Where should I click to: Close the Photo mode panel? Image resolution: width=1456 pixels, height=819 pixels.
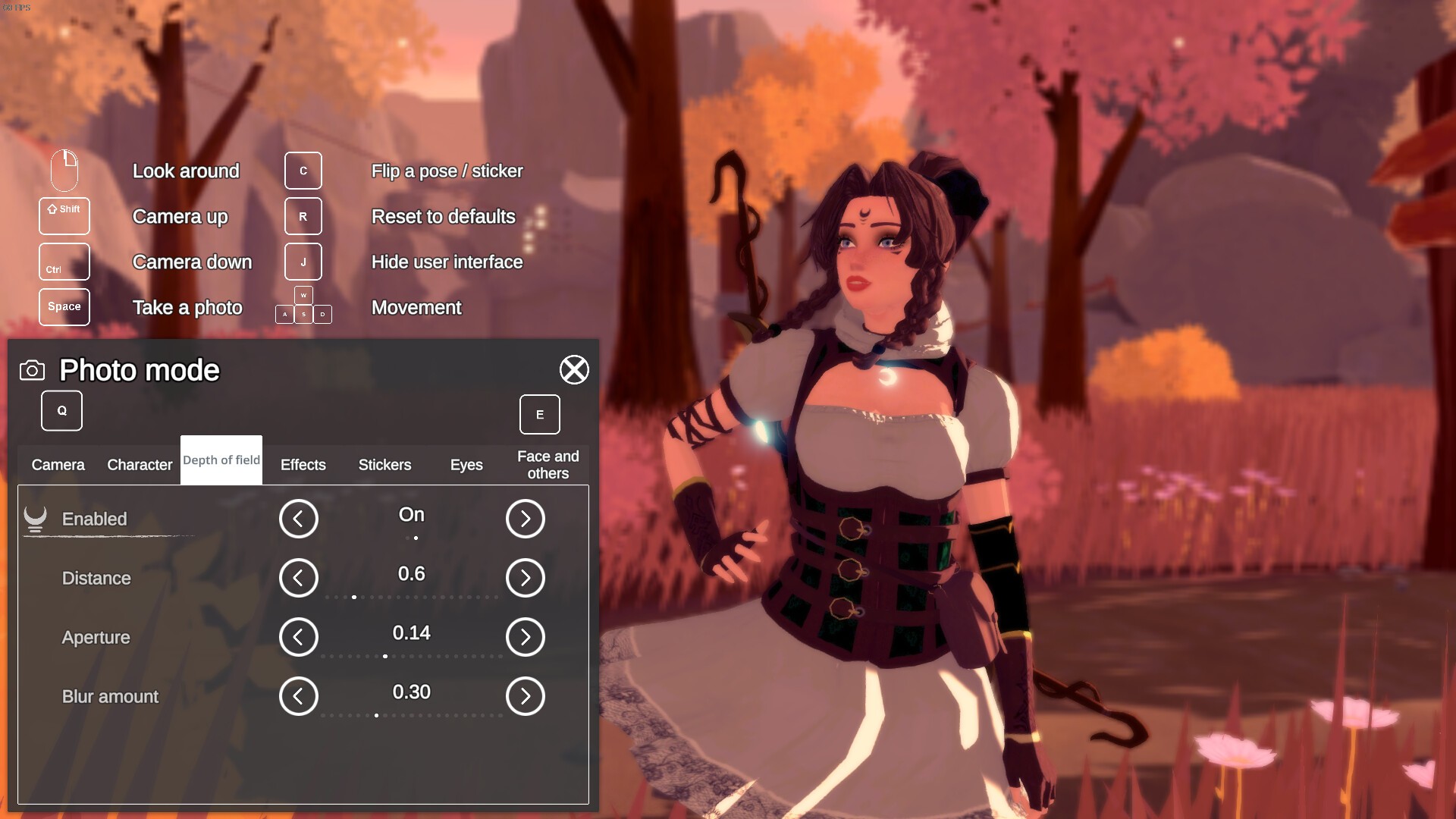(574, 370)
